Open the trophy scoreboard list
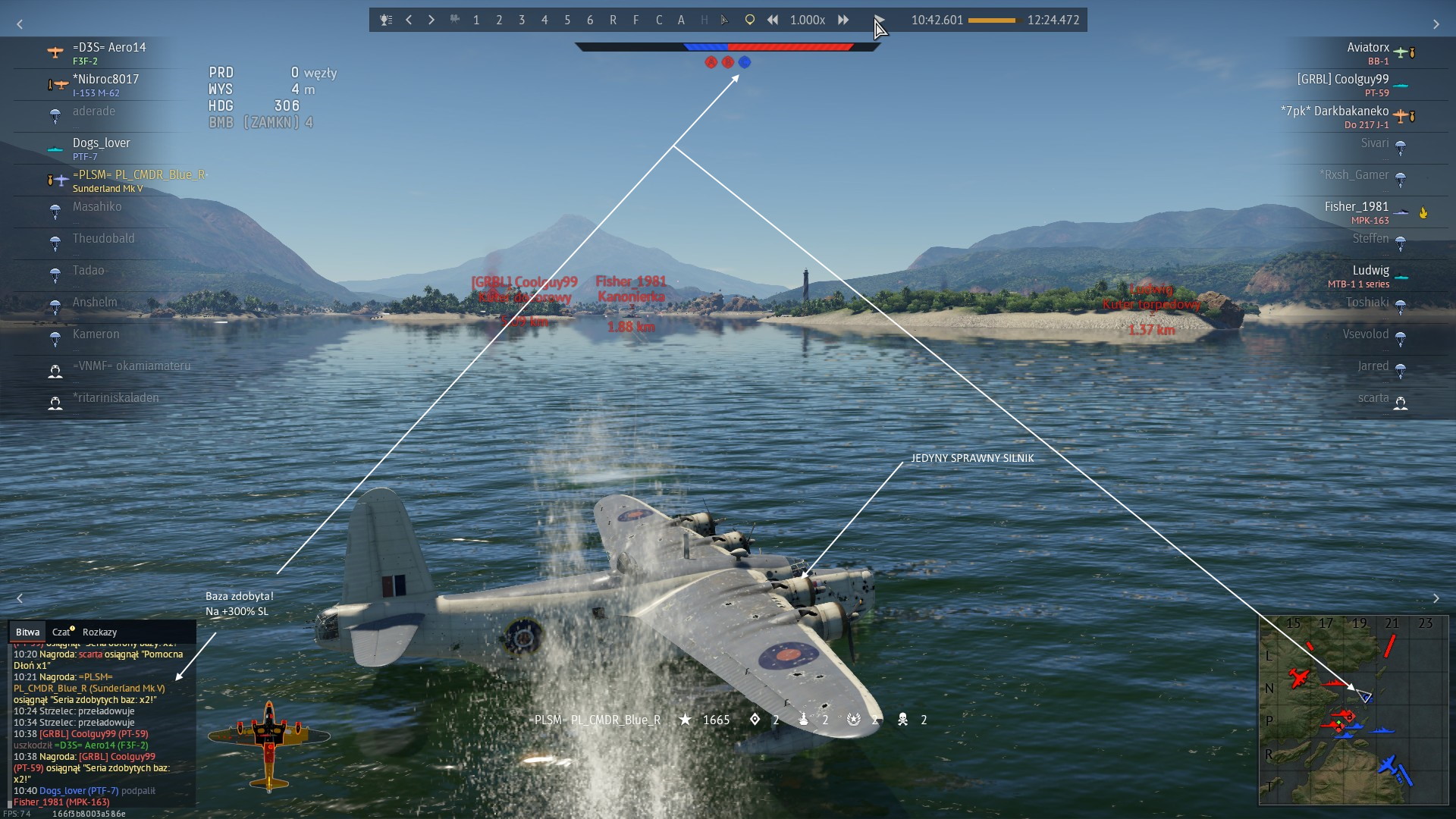 tap(386, 20)
